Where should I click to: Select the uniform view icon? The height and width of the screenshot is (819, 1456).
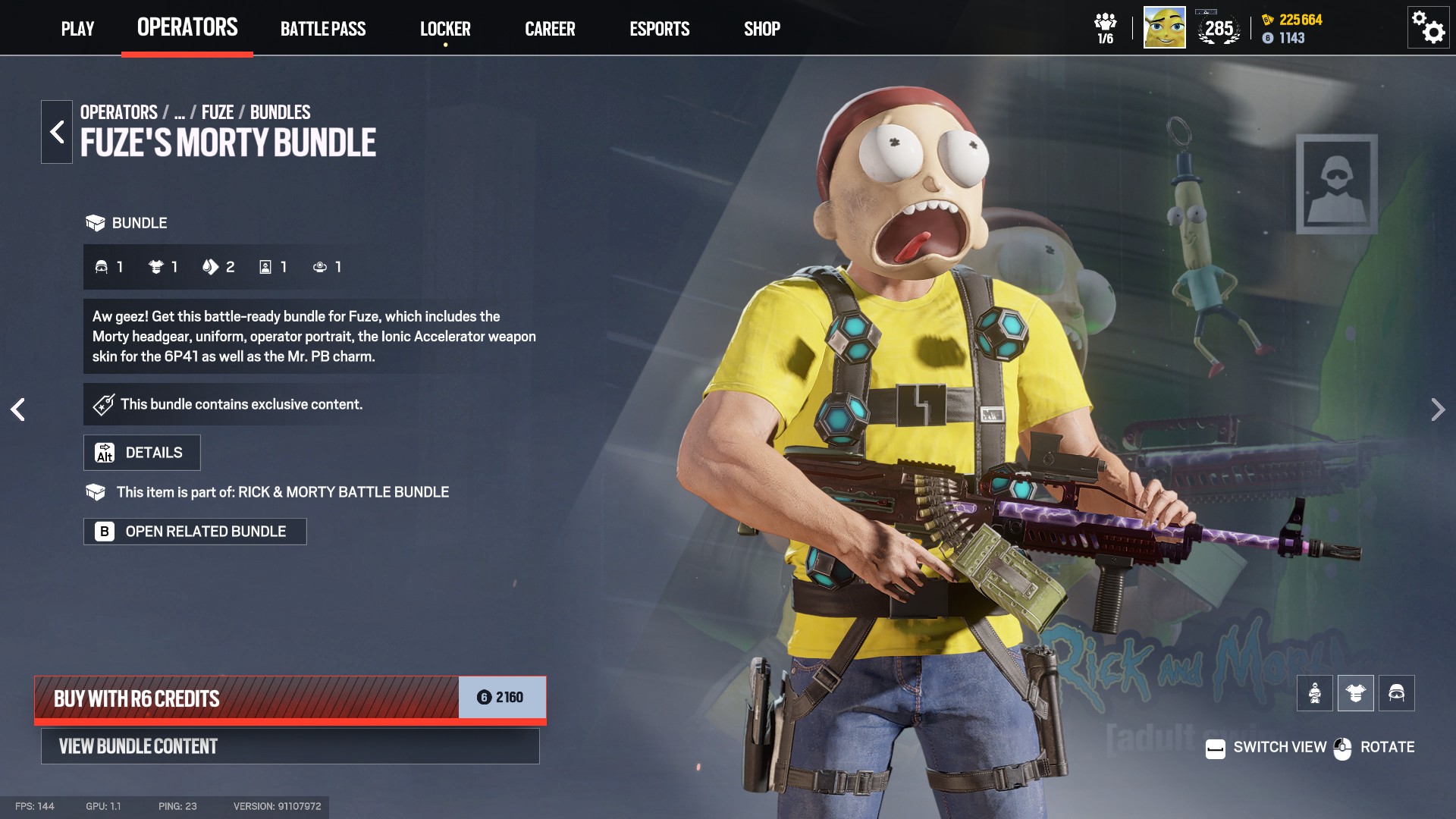(x=1356, y=692)
